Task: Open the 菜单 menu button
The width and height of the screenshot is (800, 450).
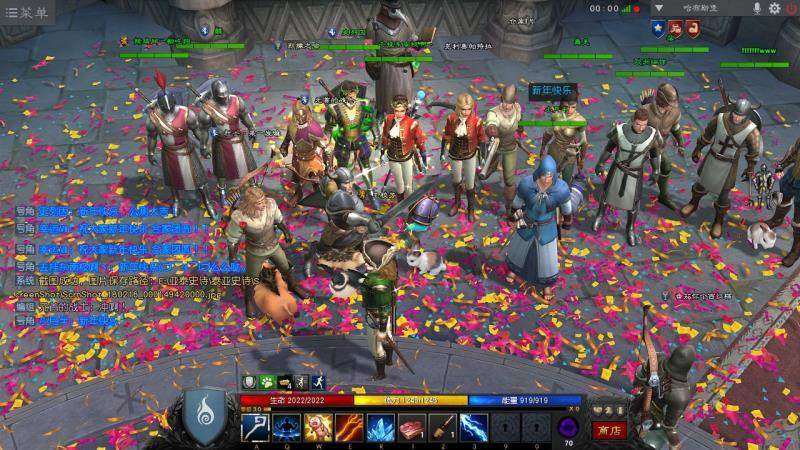Action: (27, 11)
